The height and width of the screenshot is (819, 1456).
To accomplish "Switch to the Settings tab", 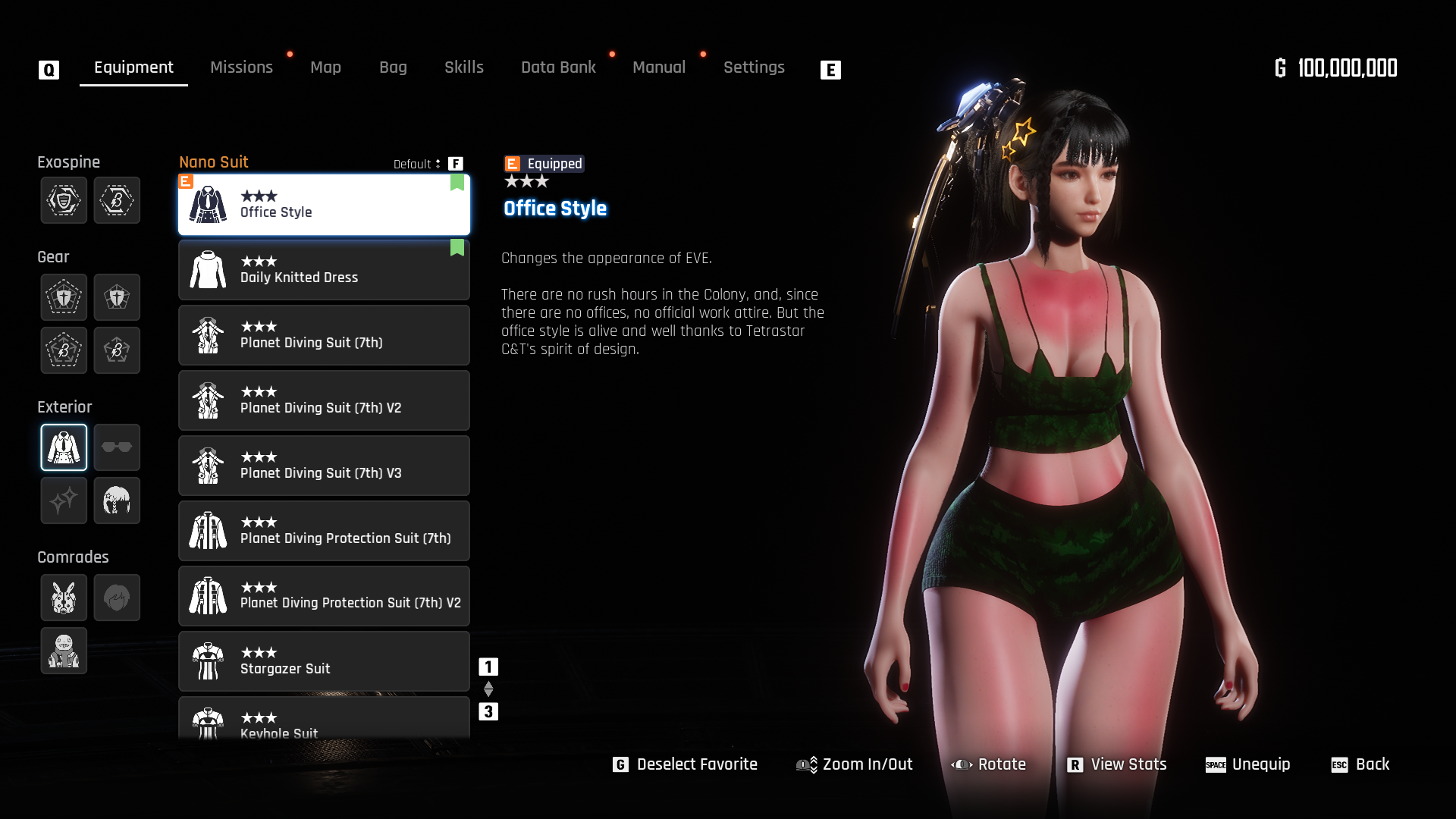I will (754, 67).
